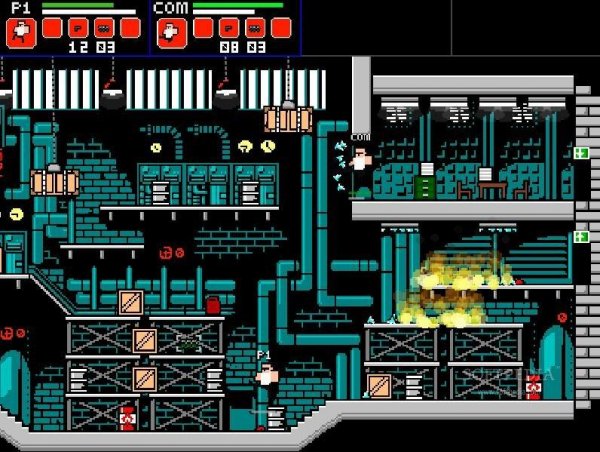600x452 pixels.
Task: Choose P1's pistol weapon slot
Action: point(77,27)
